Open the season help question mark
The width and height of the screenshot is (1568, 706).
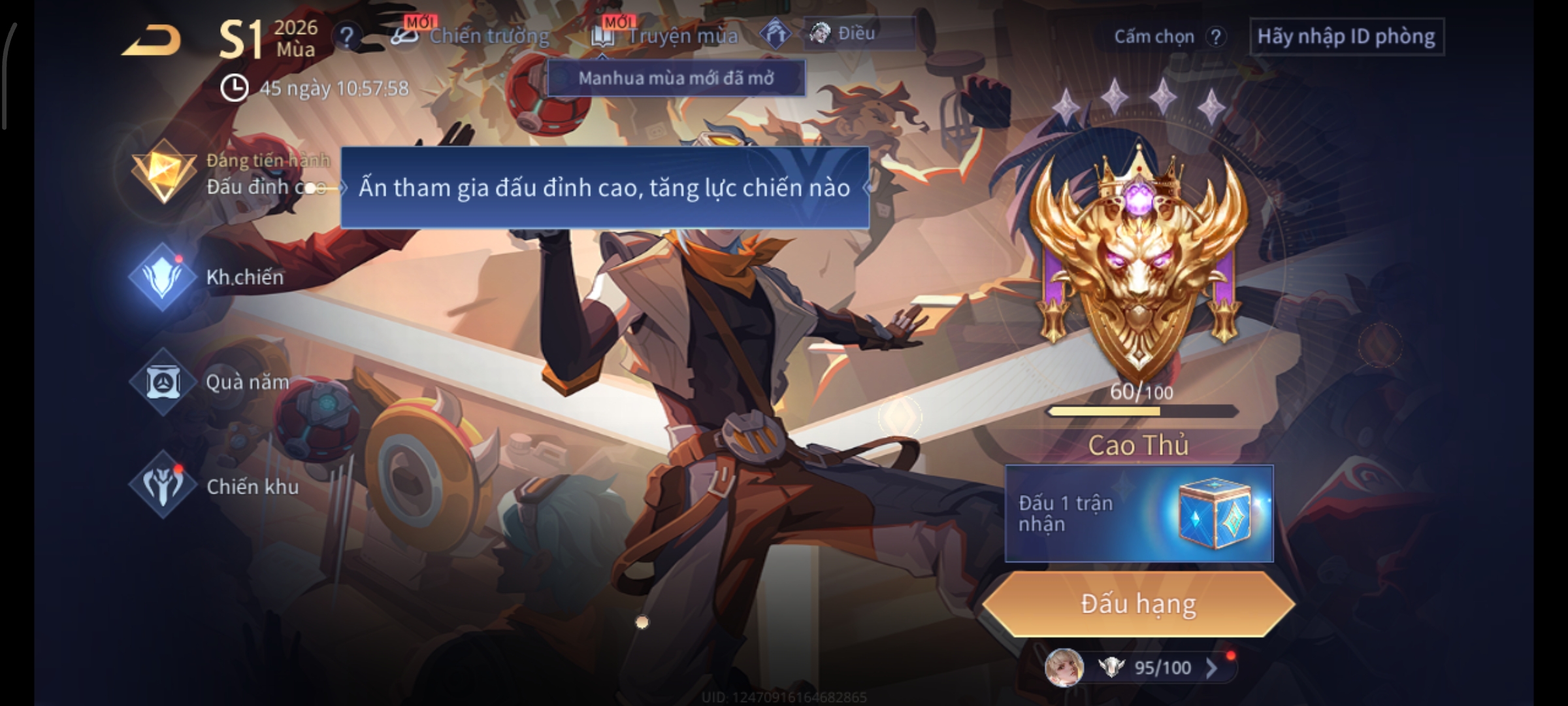click(347, 37)
